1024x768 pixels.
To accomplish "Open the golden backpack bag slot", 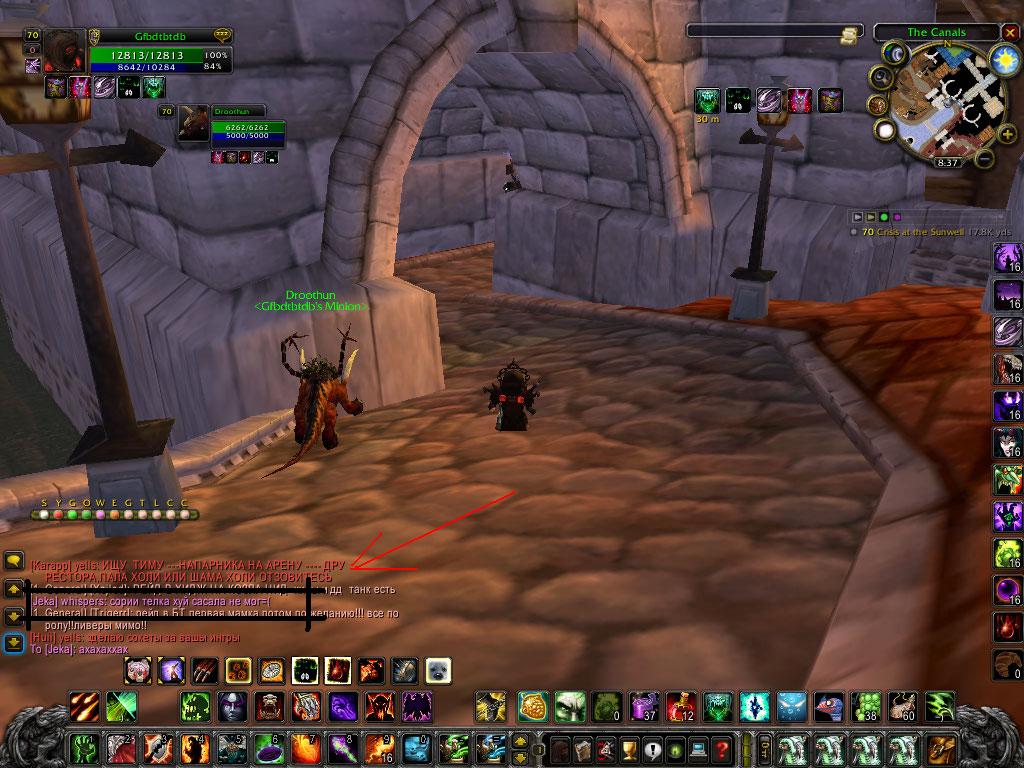I will coord(941,748).
